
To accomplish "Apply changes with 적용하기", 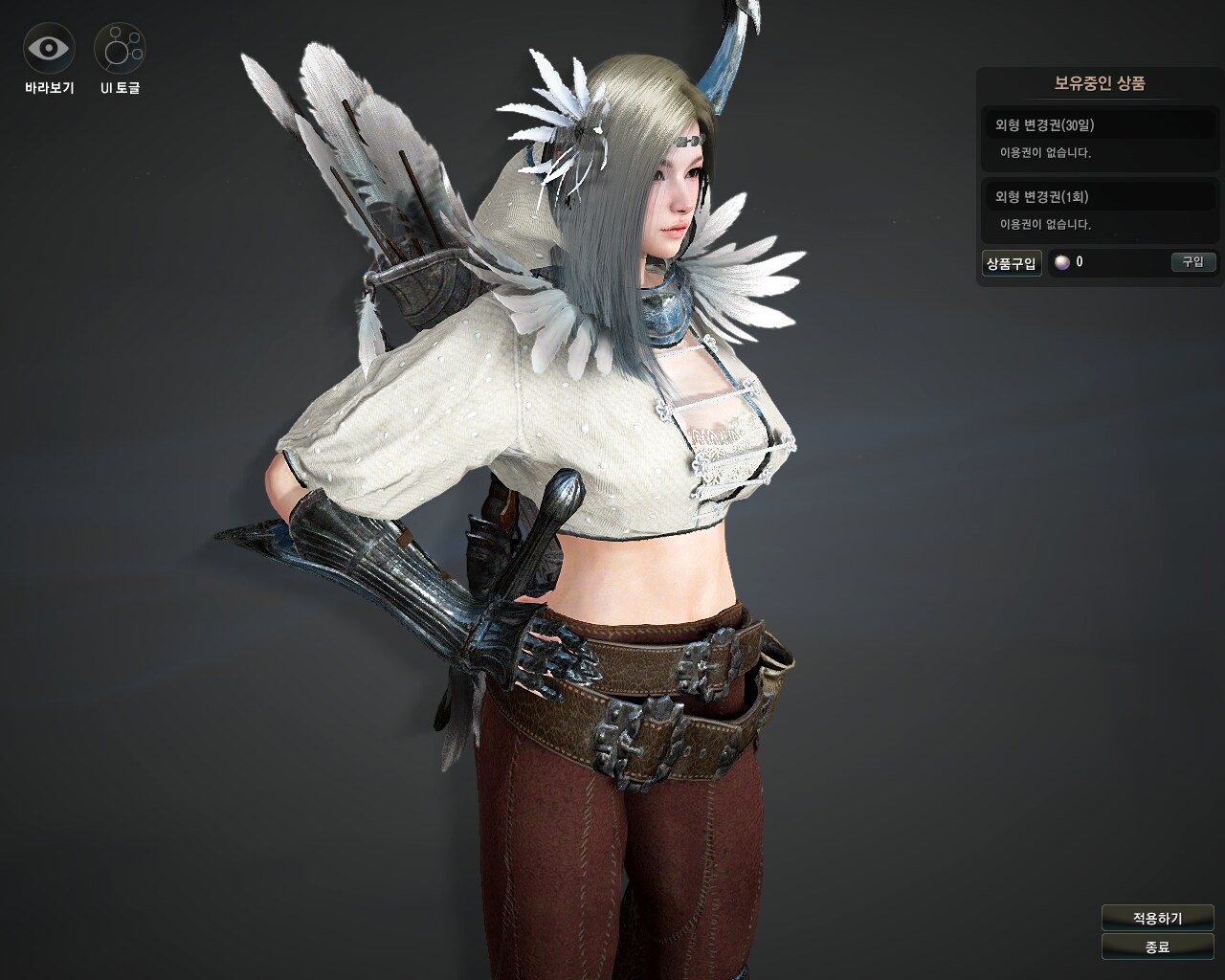I will [1157, 918].
